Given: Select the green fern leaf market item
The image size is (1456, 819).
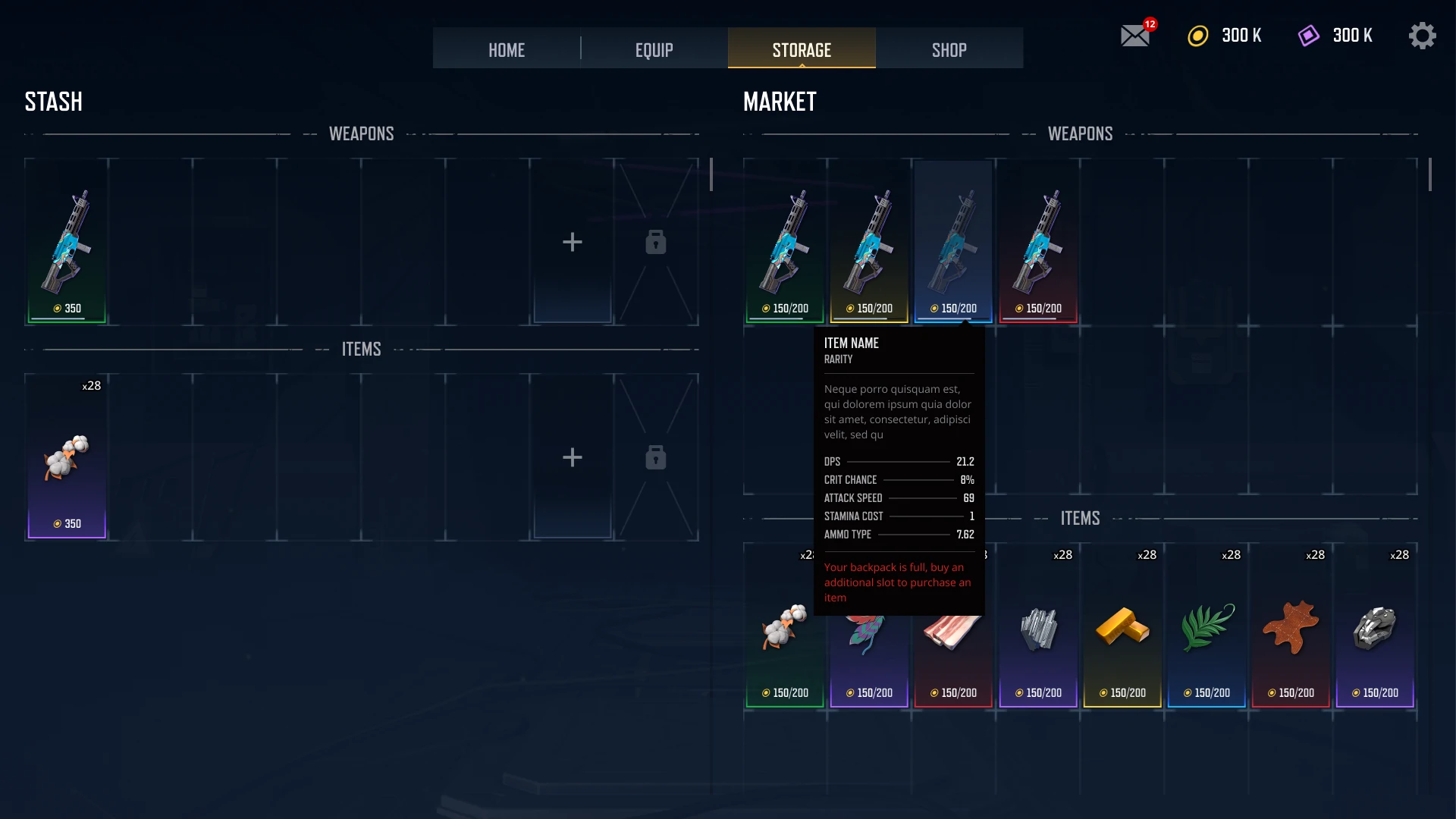Looking at the screenshot, I should click(x=1207, y=629).
